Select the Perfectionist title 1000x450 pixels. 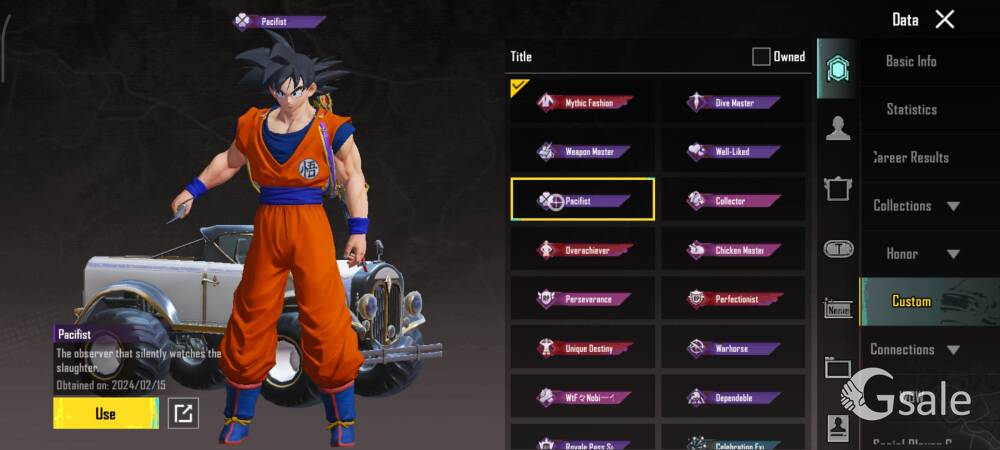pos(733,298)
